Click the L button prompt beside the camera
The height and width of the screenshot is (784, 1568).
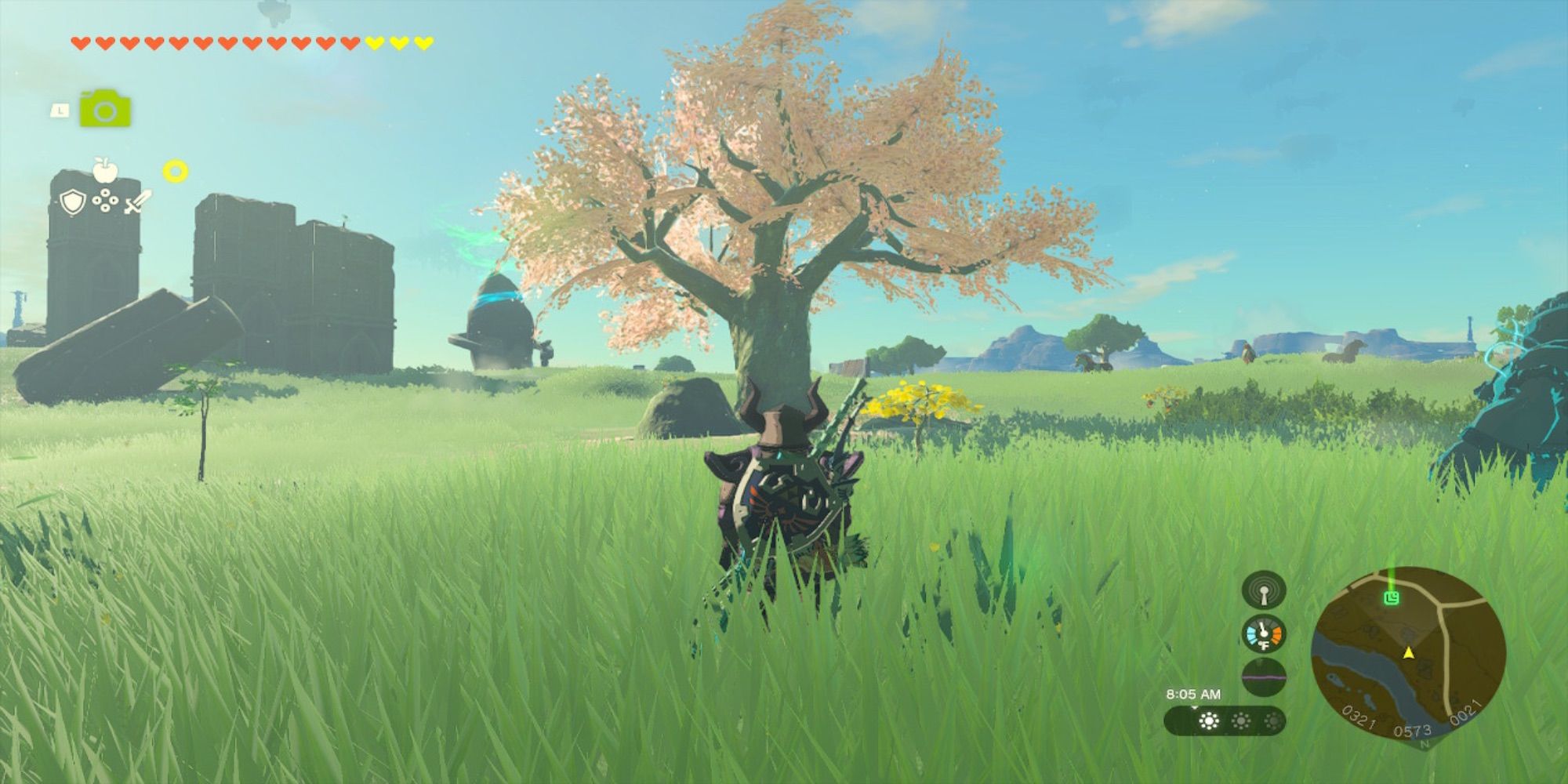pyautogui.click(x=60, y=110)
